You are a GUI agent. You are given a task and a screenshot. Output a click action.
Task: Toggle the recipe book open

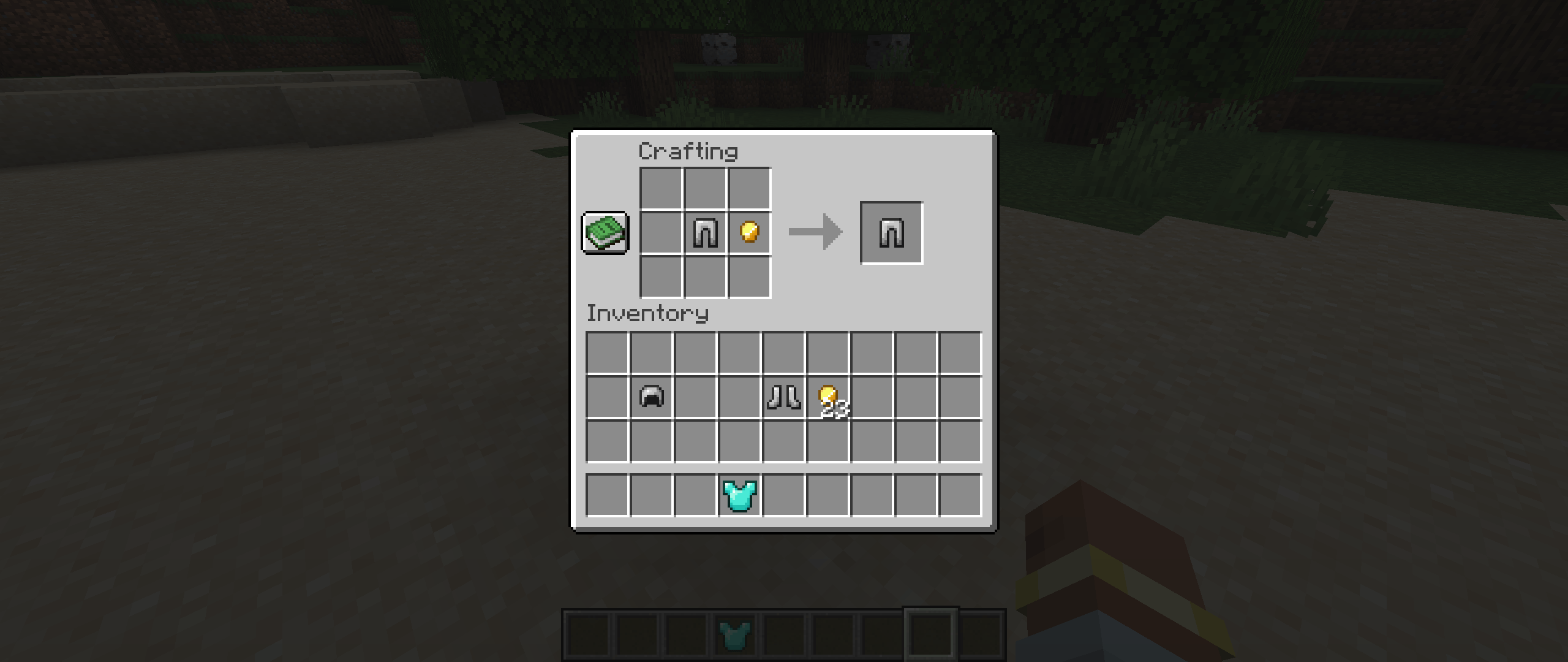click(605, 233)
